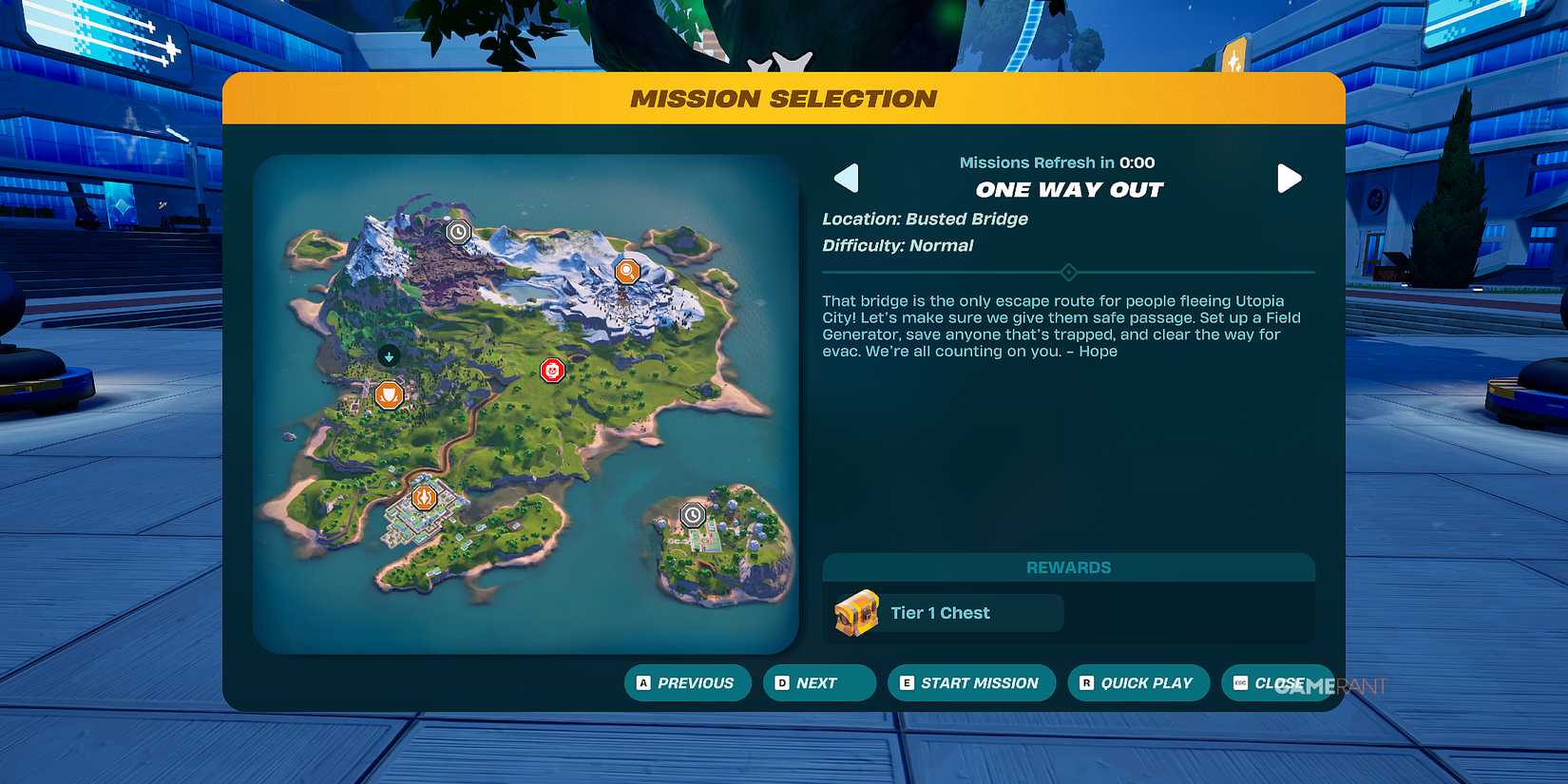Select the black down-arrow marker on the map
Viewport: 1568px width, 784px height.
[x=390, y=356]
